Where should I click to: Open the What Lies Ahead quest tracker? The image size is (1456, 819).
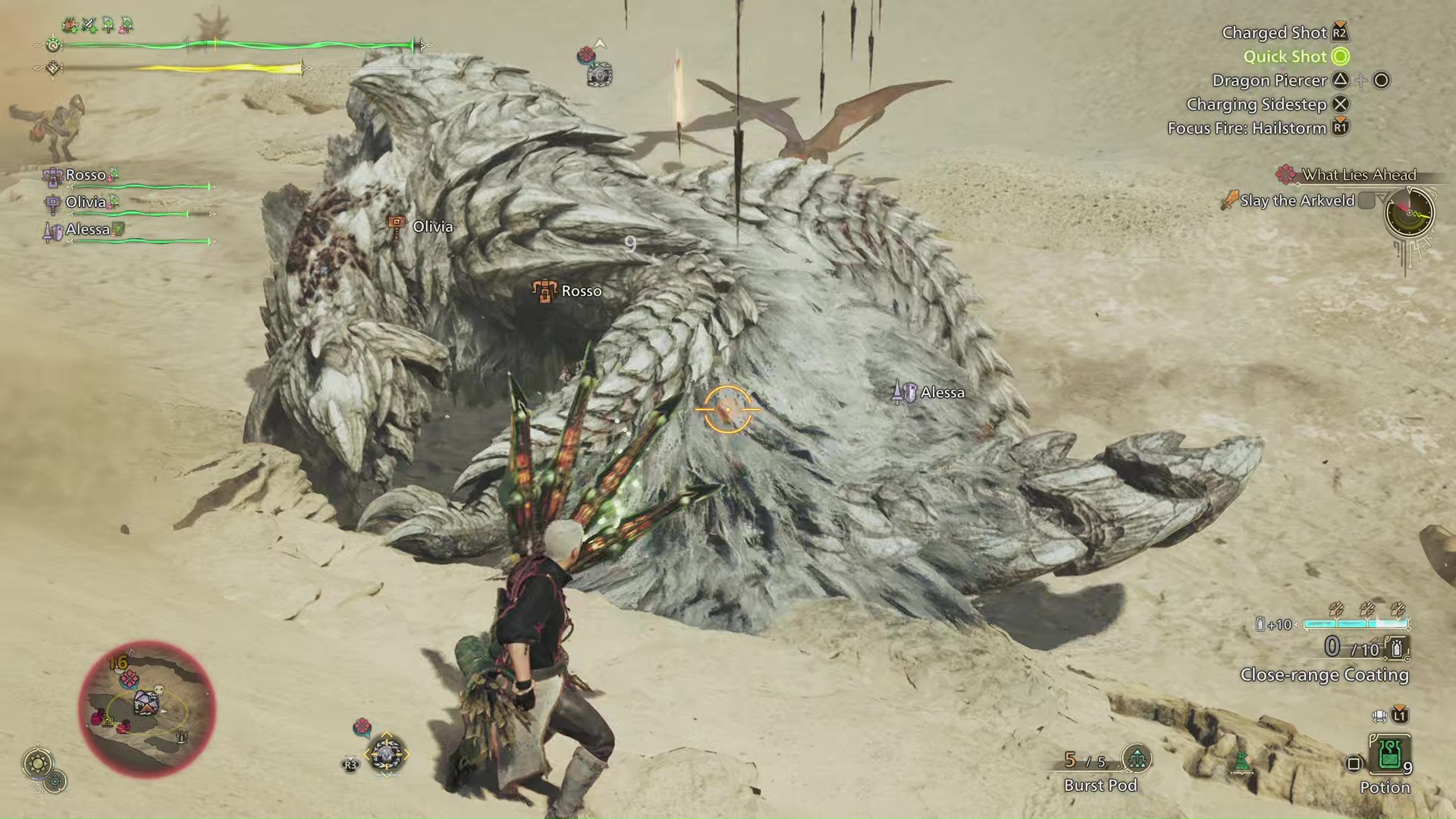pyautogui.click(x=1357, y=175)
